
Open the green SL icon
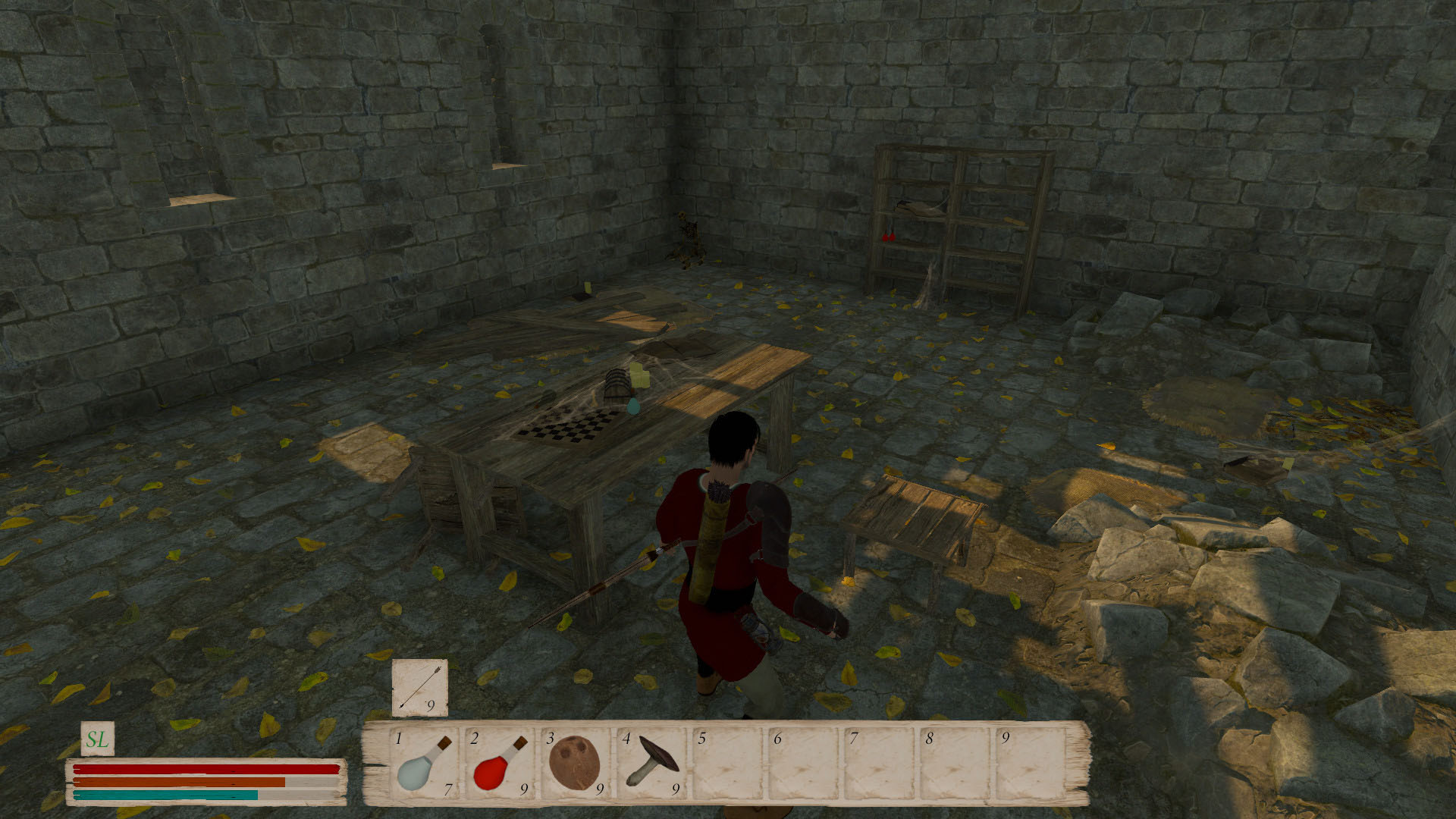click(x=97, y=739)
